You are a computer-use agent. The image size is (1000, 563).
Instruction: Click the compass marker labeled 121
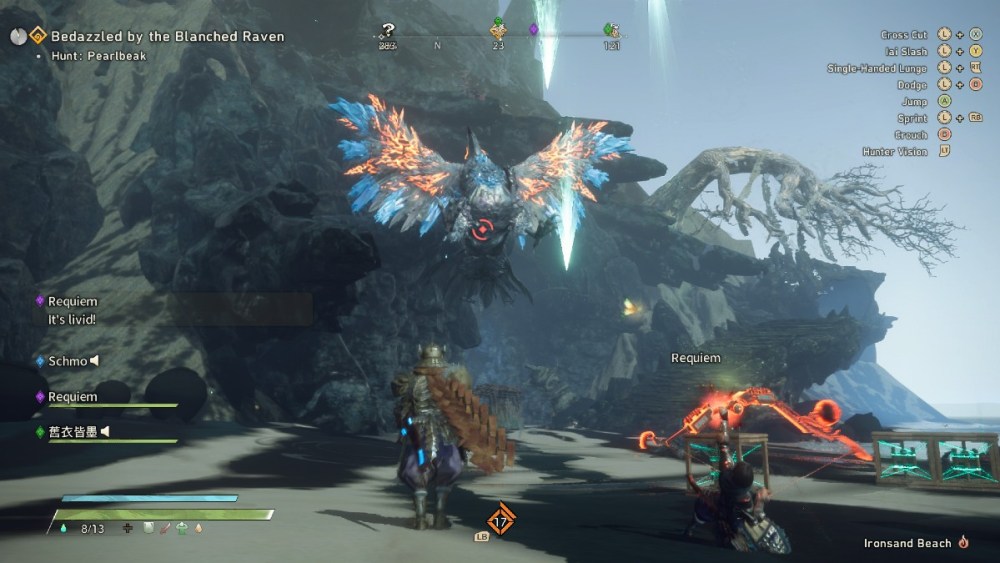click(x=610, y=31)
